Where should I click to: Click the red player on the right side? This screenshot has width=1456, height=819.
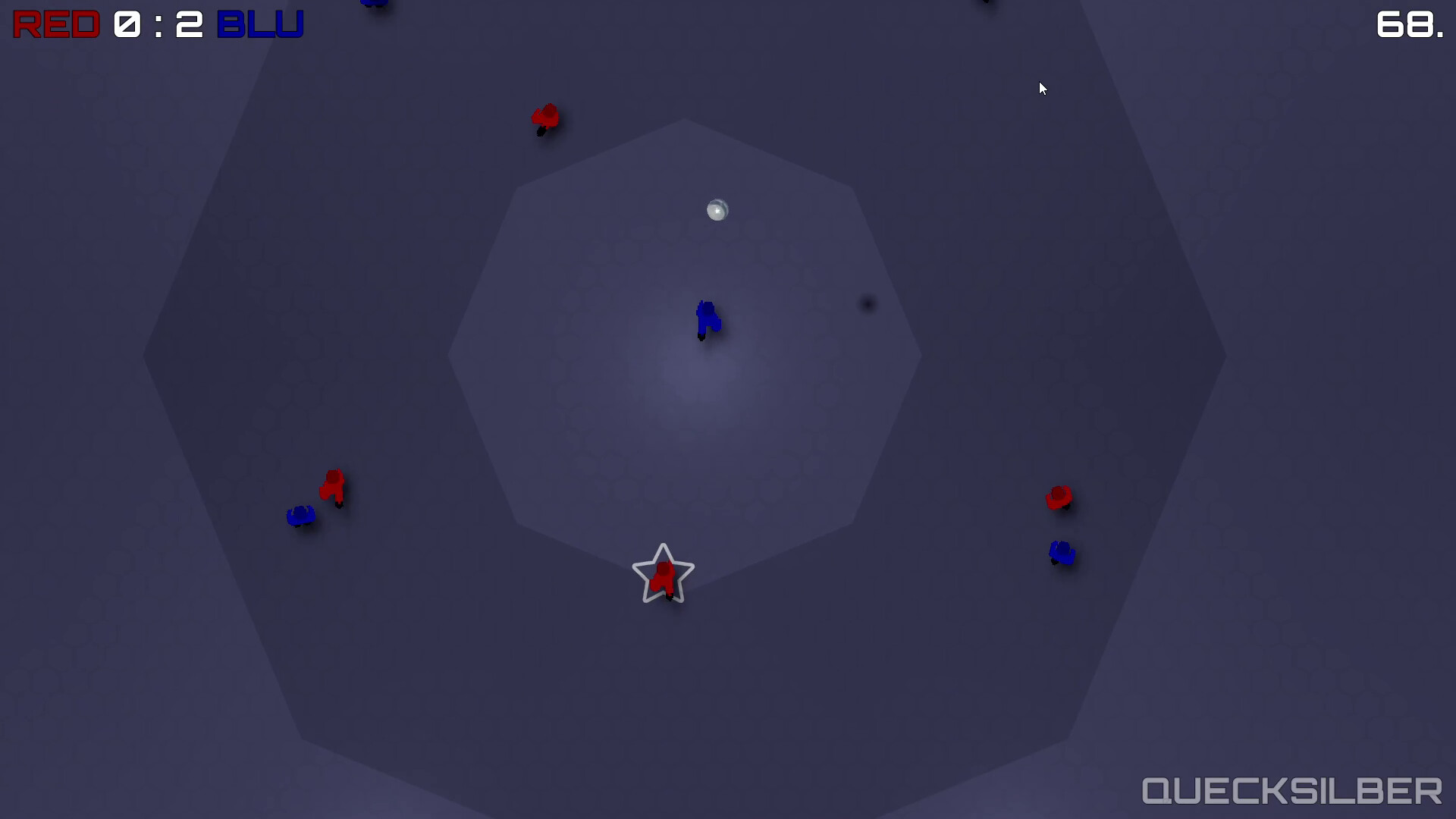[x=1060, y=497]
